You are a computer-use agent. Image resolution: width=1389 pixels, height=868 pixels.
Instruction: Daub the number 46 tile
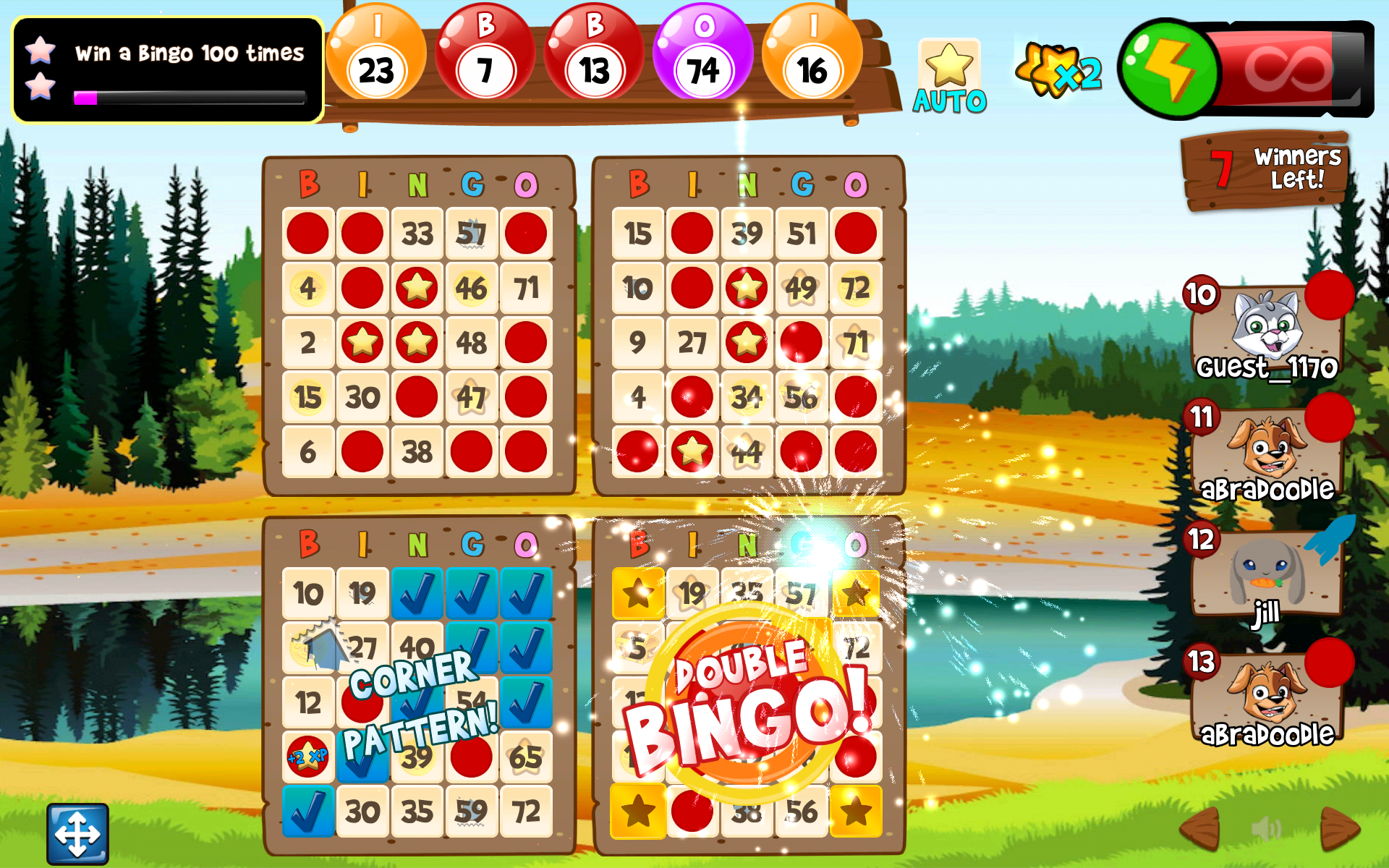[x=472, y=289]
